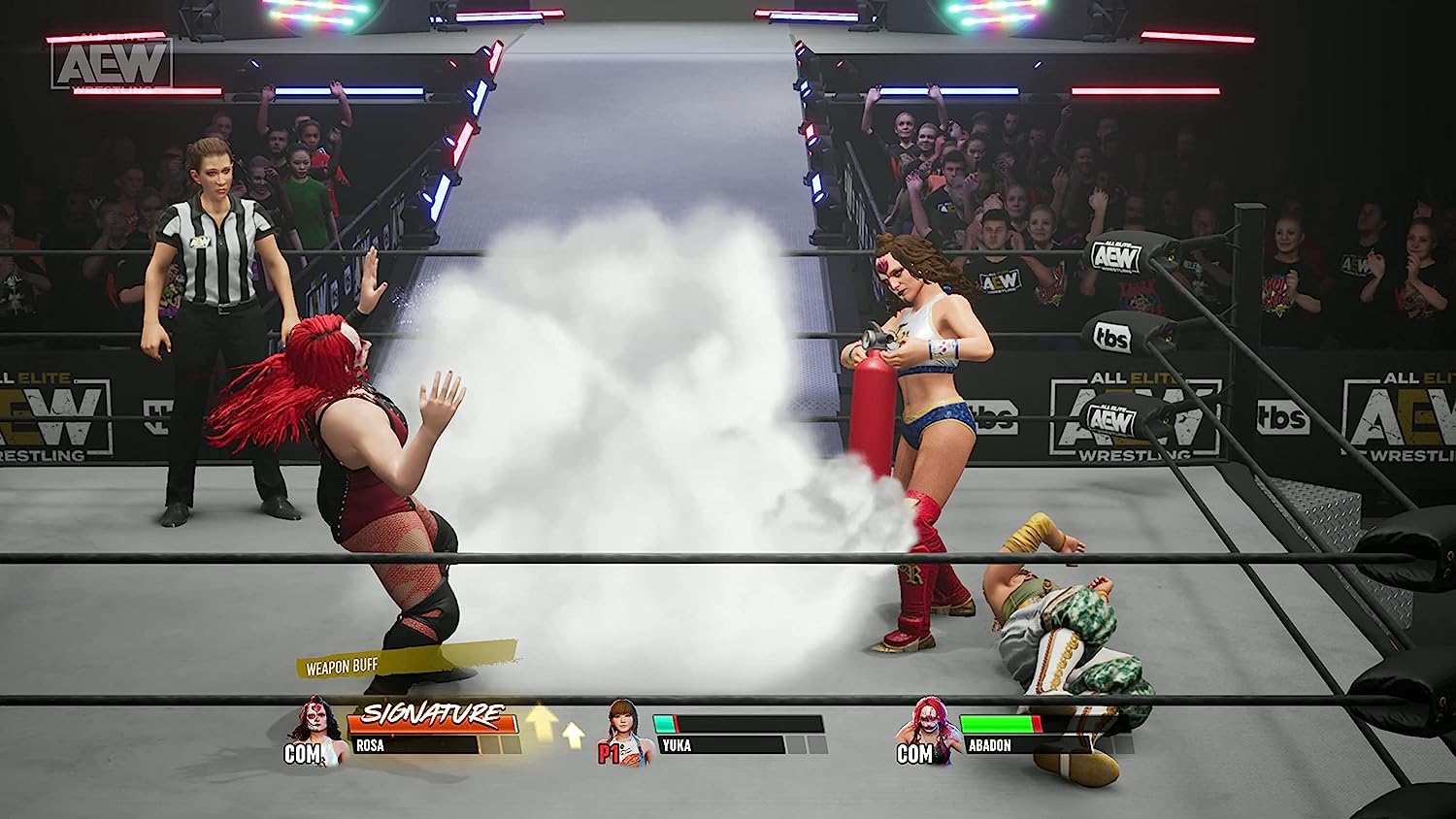Viewport: 1456px width, 819px height.
Task: Click Yuka's teal health bar
Action: click(x=663, y=722)
